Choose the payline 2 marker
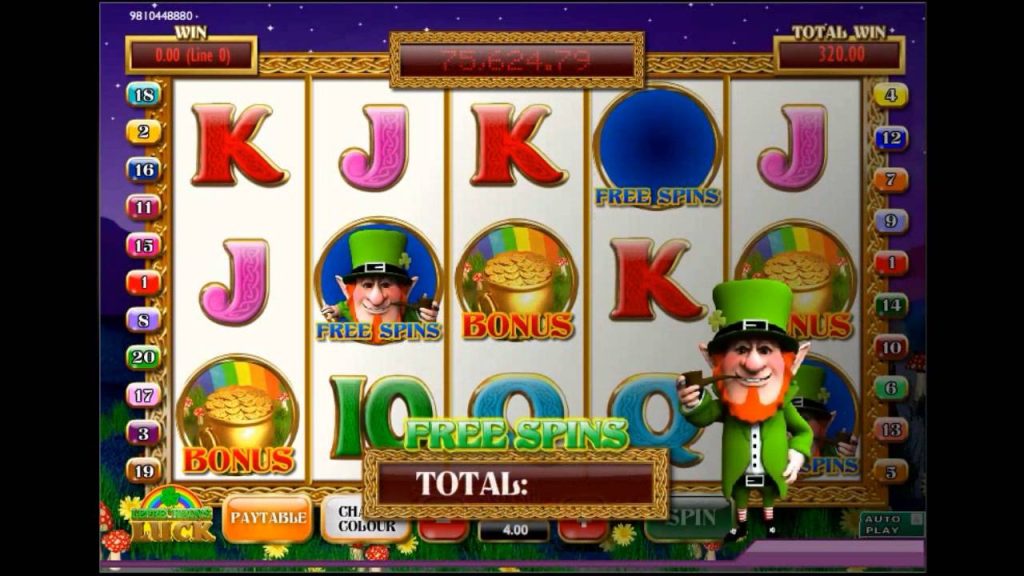Viewport: 1024px width, 576px height. [144, 132]
